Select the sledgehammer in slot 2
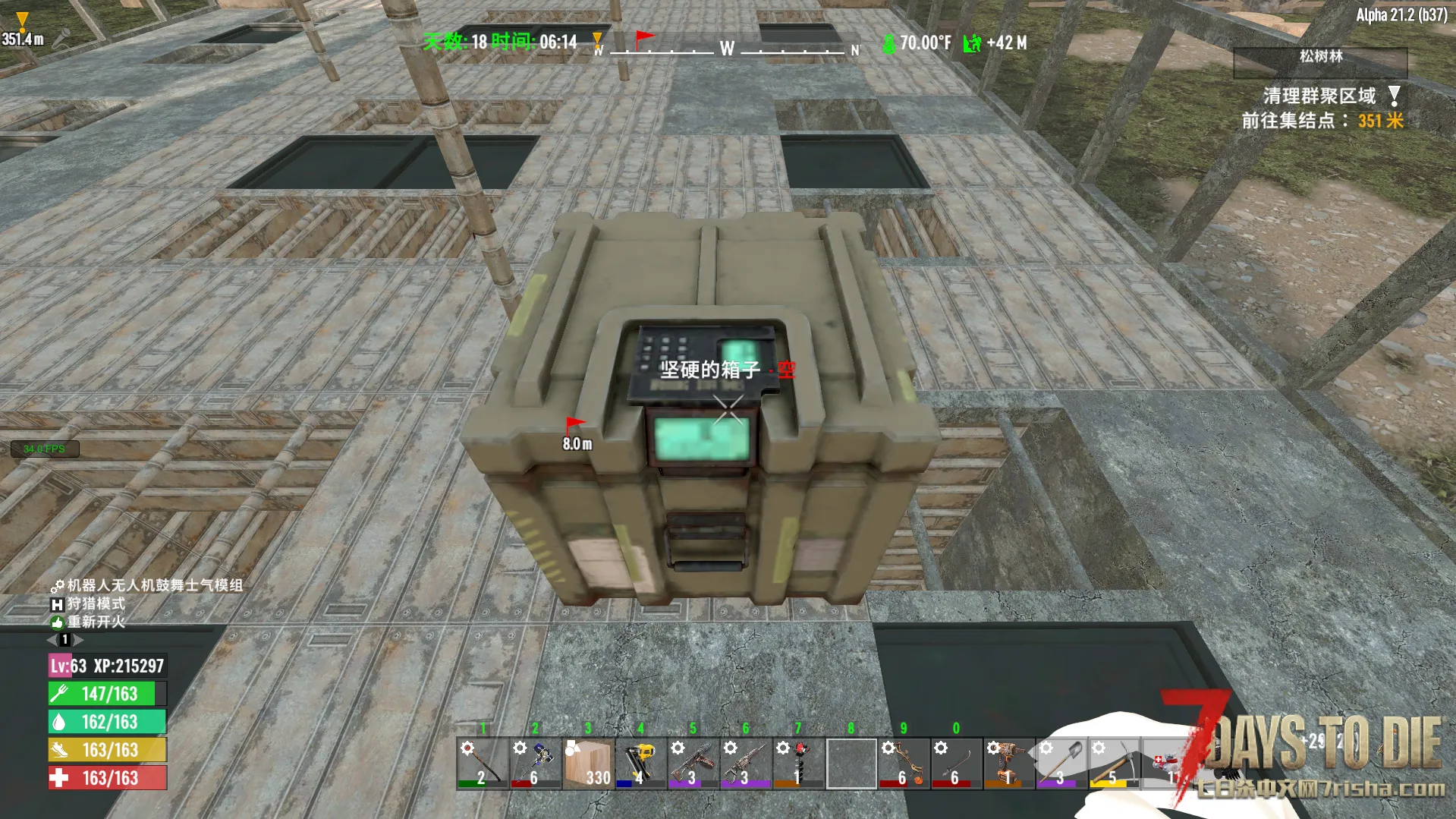Viewport: 1456px width, 819px height. pyautogui.click(x=536, y=763)
